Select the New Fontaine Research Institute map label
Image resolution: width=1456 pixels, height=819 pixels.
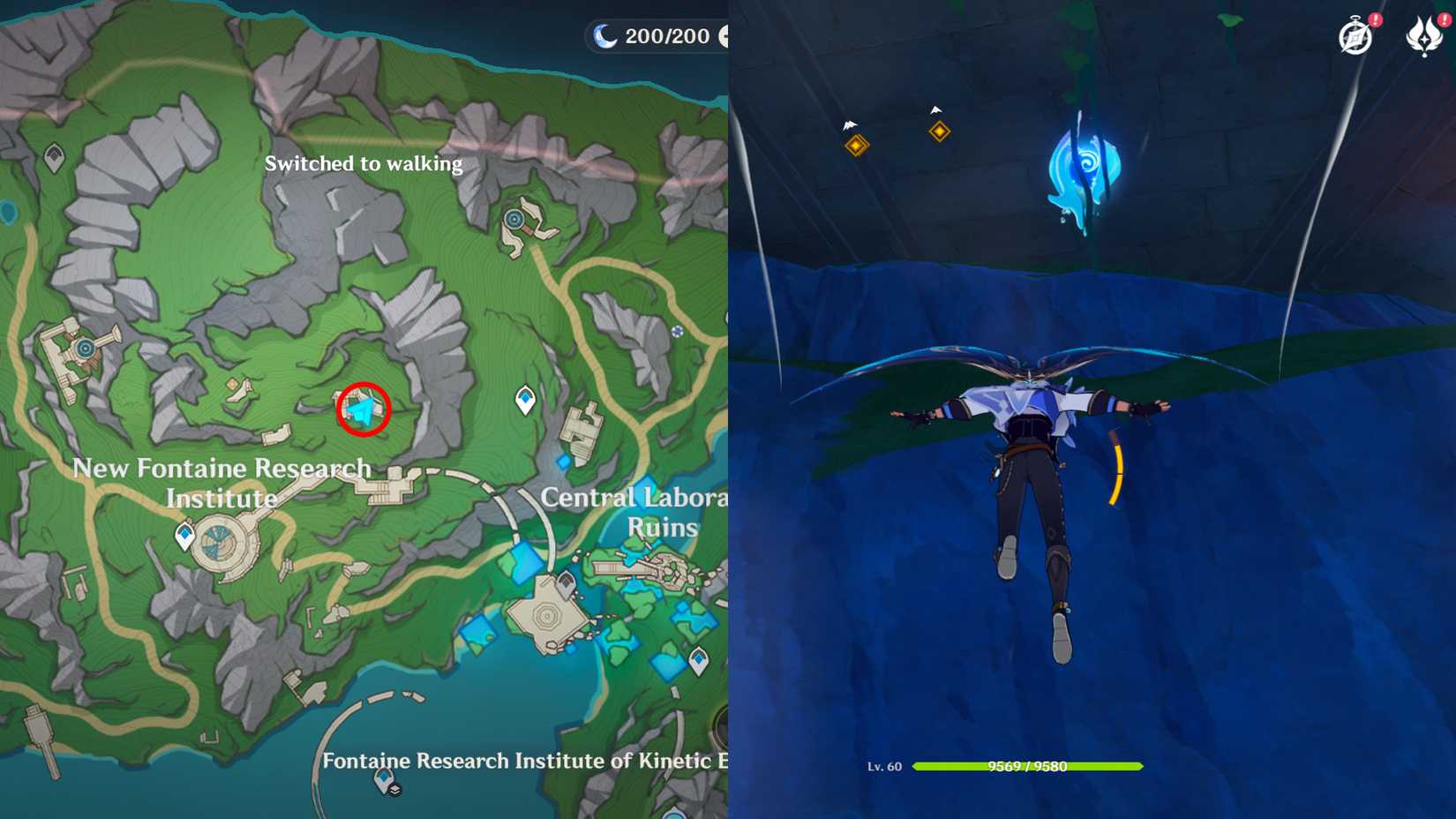pyautogui.click(x=223, y=483)
